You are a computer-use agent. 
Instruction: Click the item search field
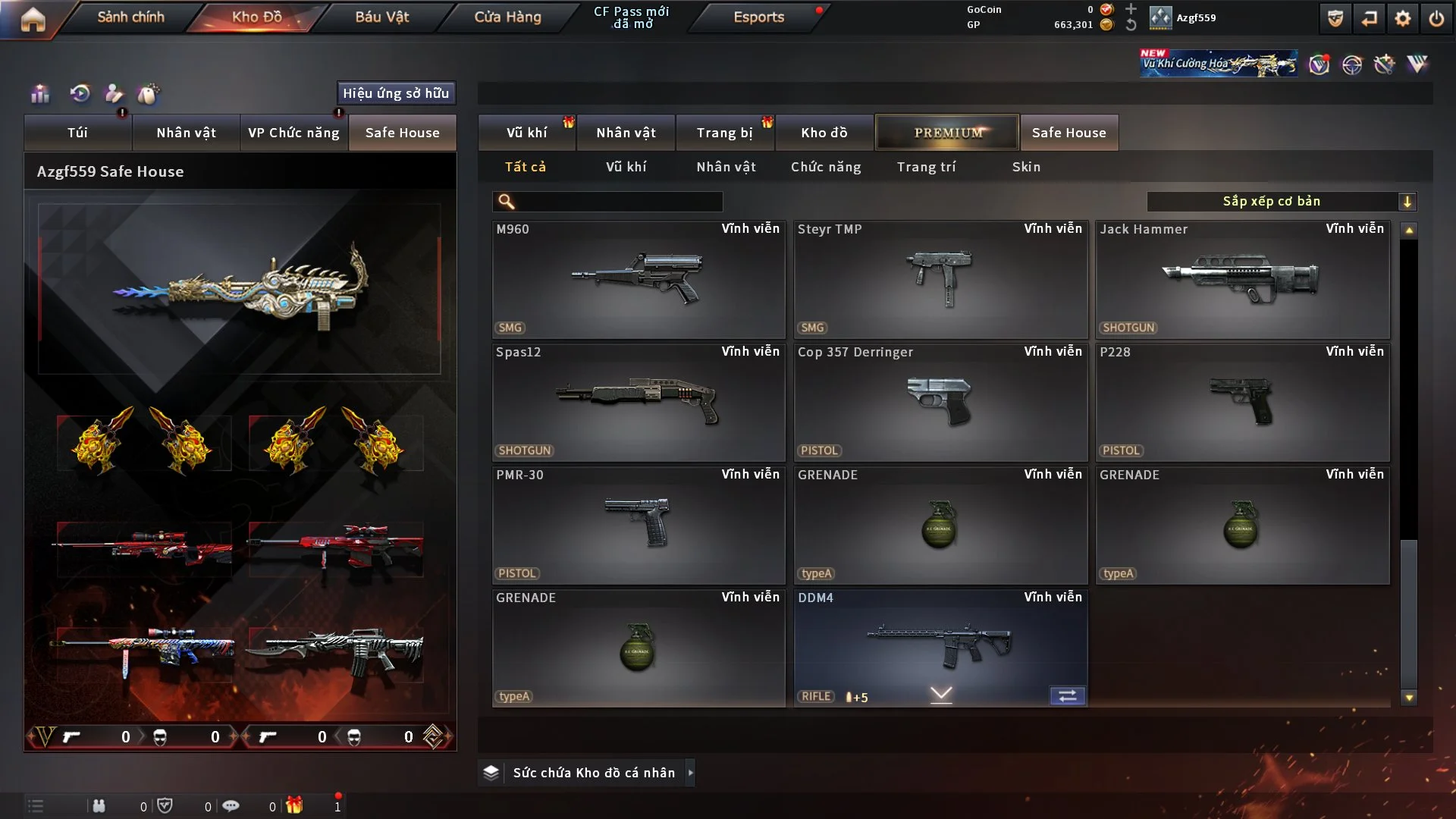(618, 202)
